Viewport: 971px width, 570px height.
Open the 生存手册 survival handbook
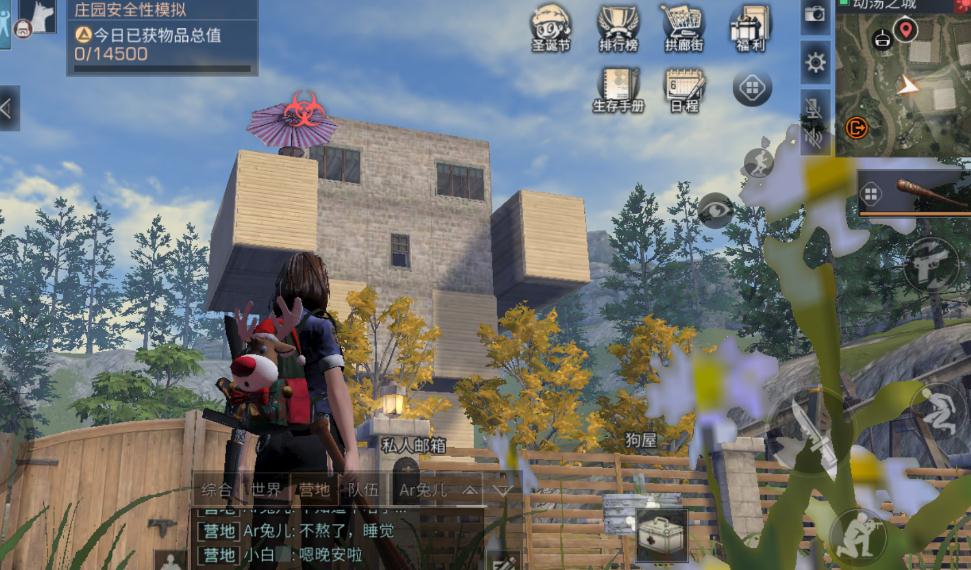coord(618,88)
